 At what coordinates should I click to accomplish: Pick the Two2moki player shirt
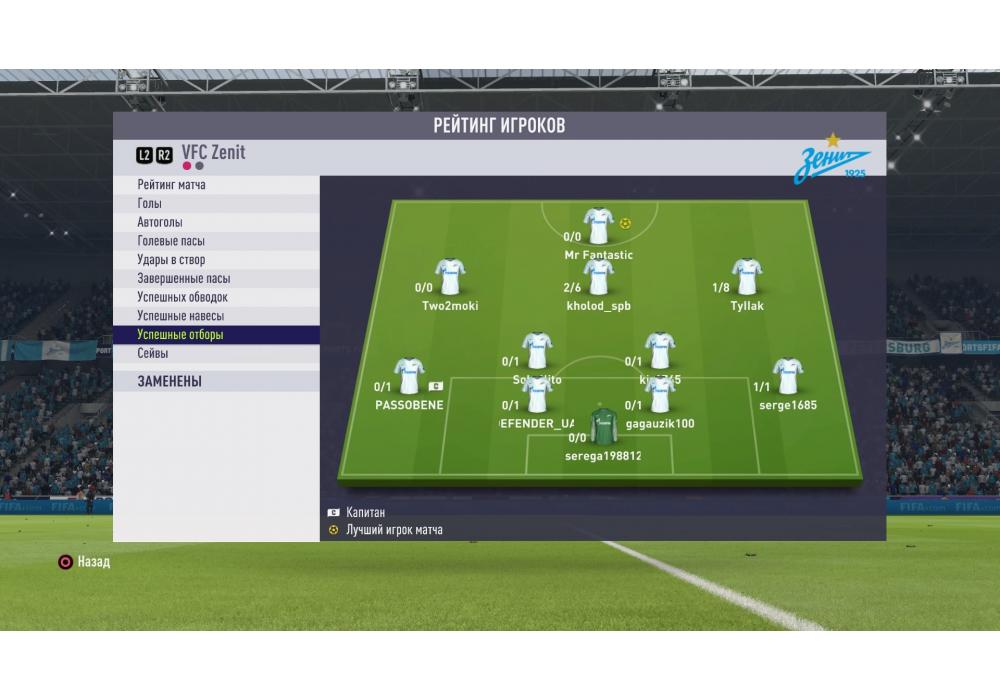coord(450,277)
